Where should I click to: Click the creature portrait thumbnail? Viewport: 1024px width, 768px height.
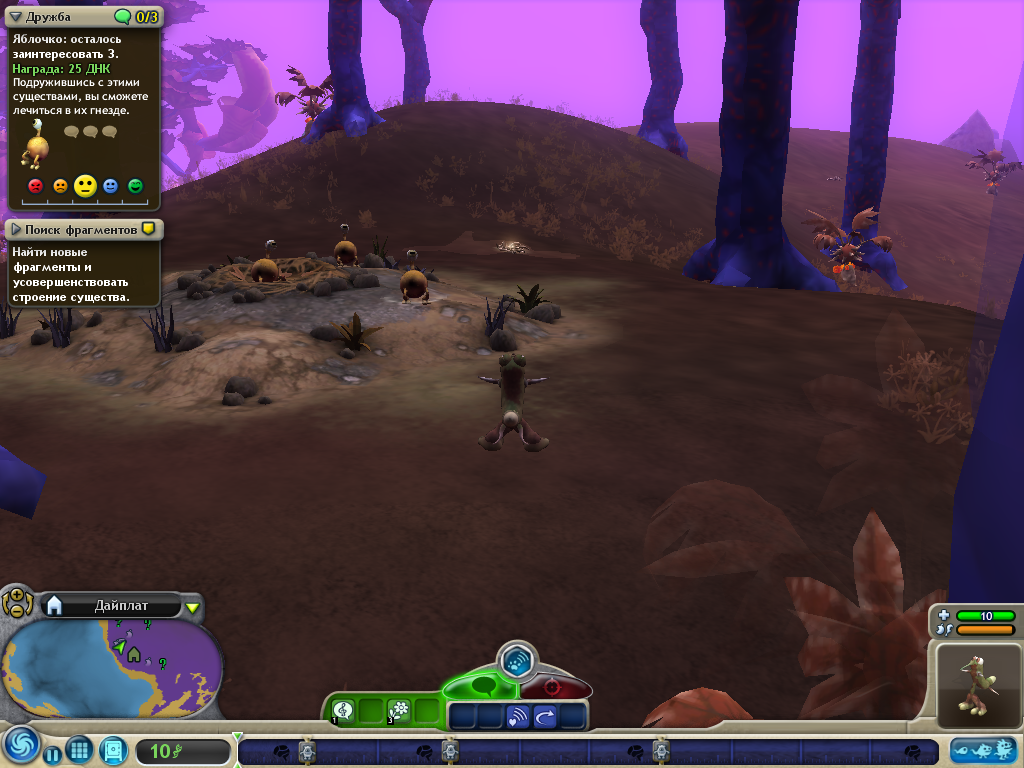(977, 685)
